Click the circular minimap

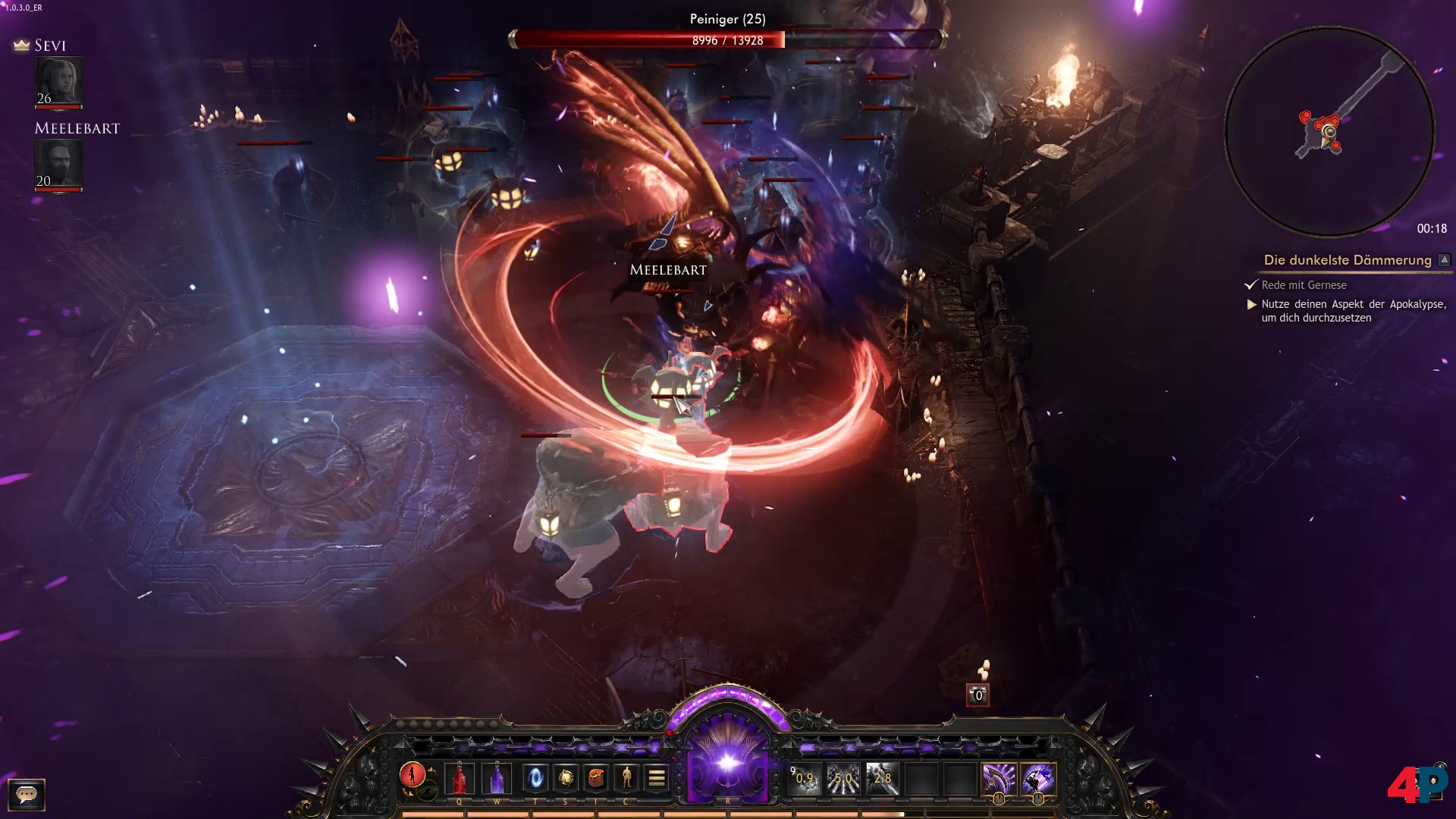click(x=1329, y=132)
